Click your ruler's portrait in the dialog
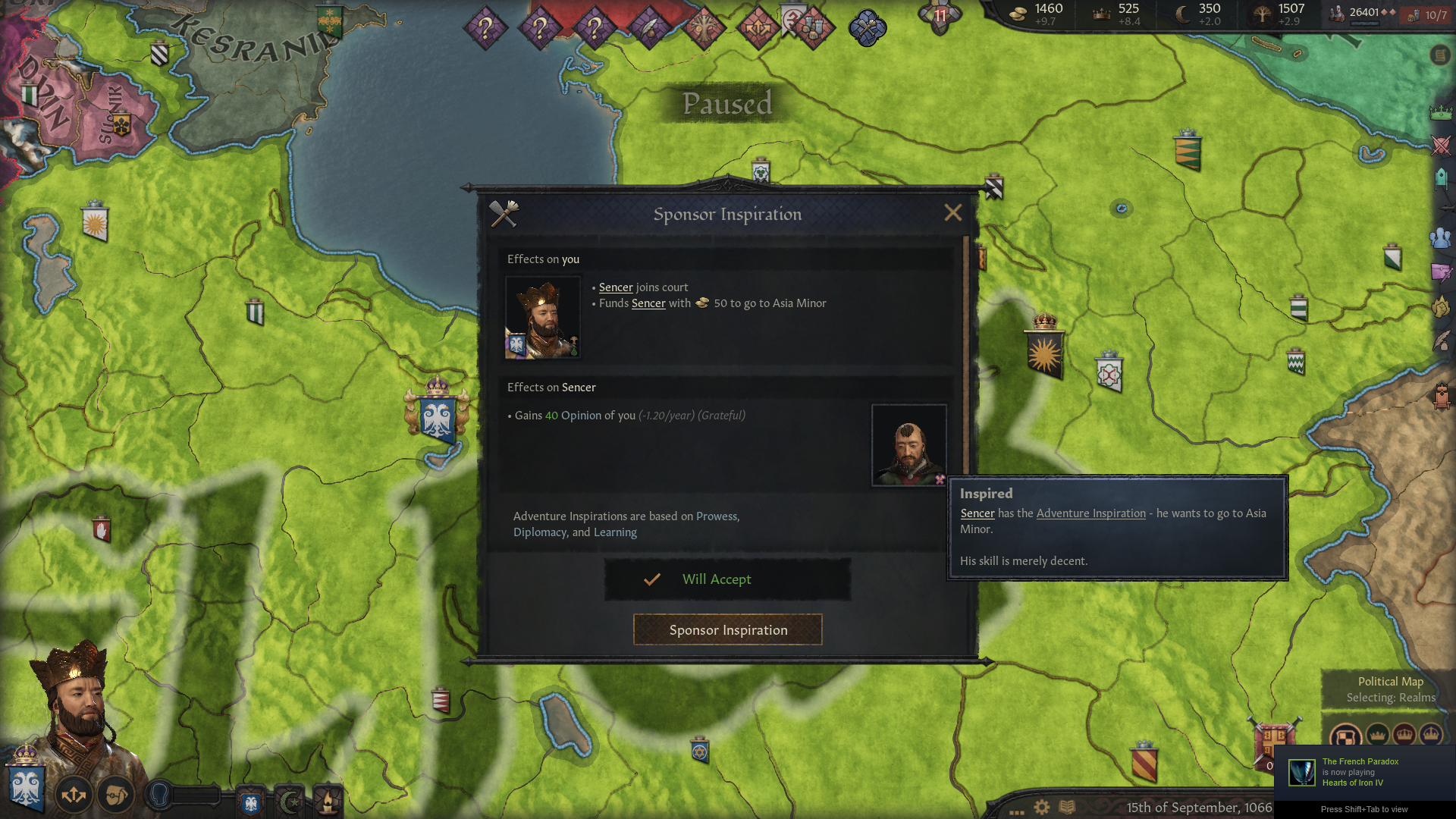Viewport: 1456px width, 819px height. [x=543, y=317]
